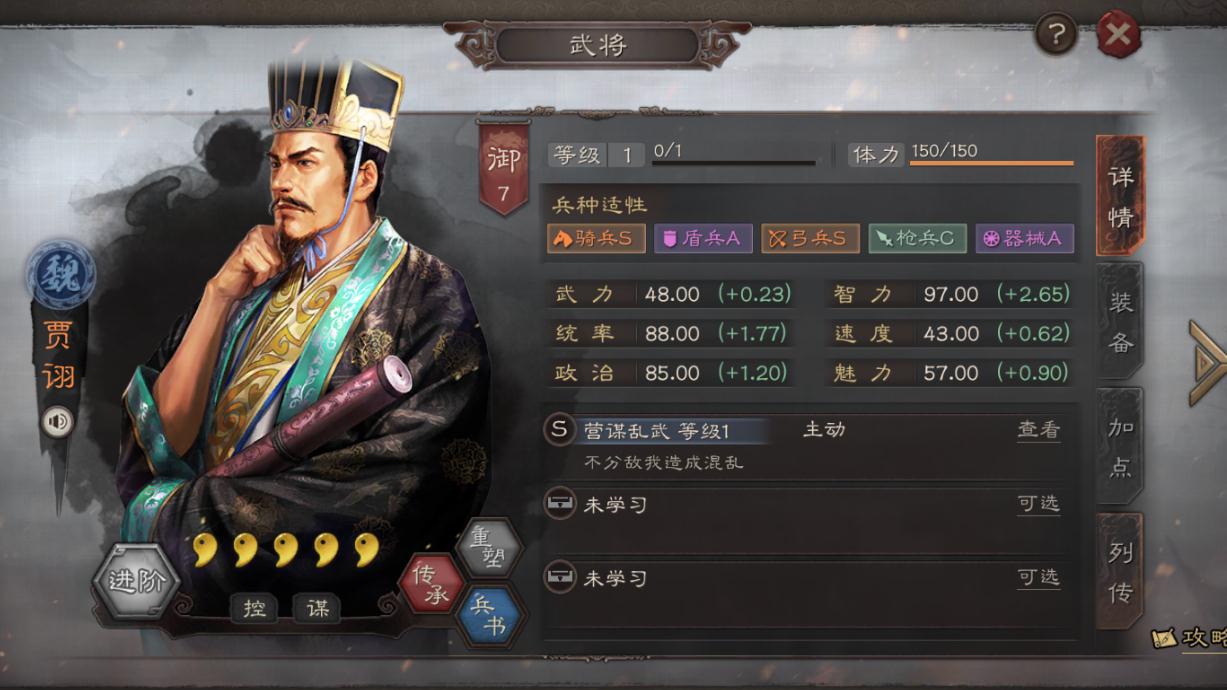Select the 骑兵S cavalry aptitude tag
This screenshot has width=1227, height=690.
pos(596,239)
